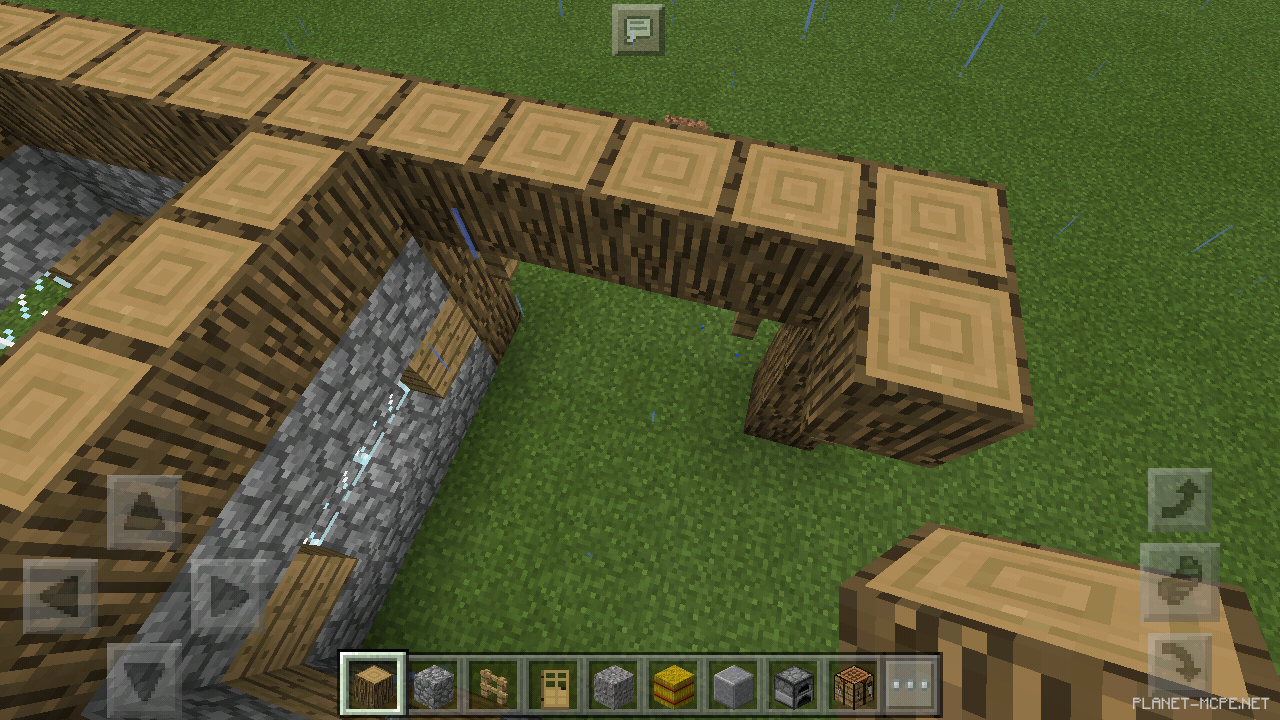Screen dimensions: 1280x720
Task: Select the cobblestone block
Action: (432, 684)
